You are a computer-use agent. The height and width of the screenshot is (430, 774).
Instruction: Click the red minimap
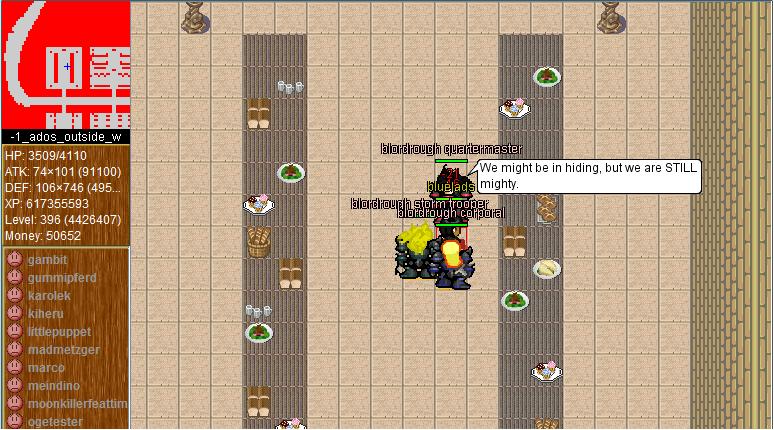click(65, 64)
